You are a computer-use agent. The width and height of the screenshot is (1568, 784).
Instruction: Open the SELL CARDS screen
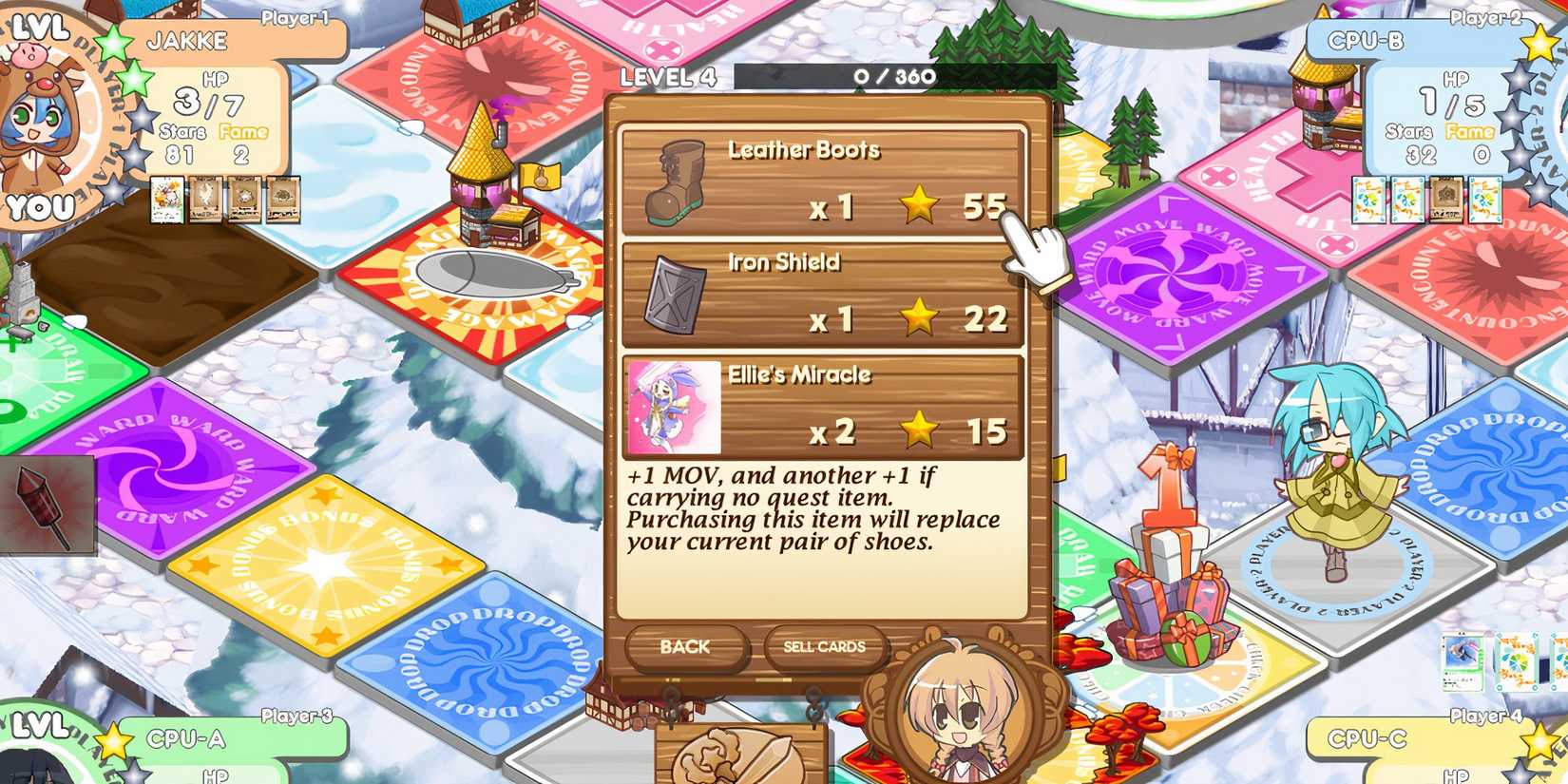(x=823, y=647)
